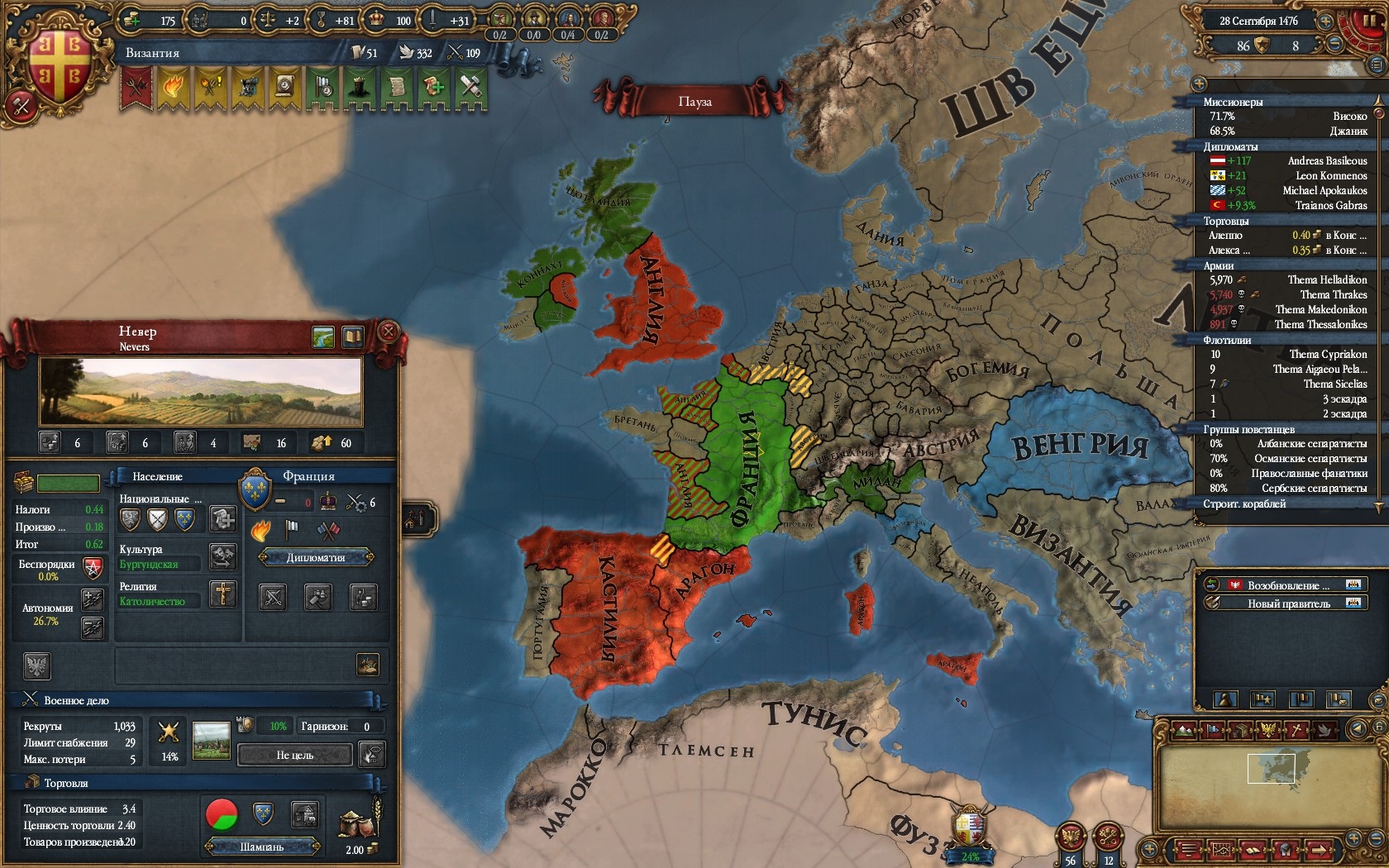Open the ledger book button below the minimap
The image size is (1389, 868).
[1253, 850]
